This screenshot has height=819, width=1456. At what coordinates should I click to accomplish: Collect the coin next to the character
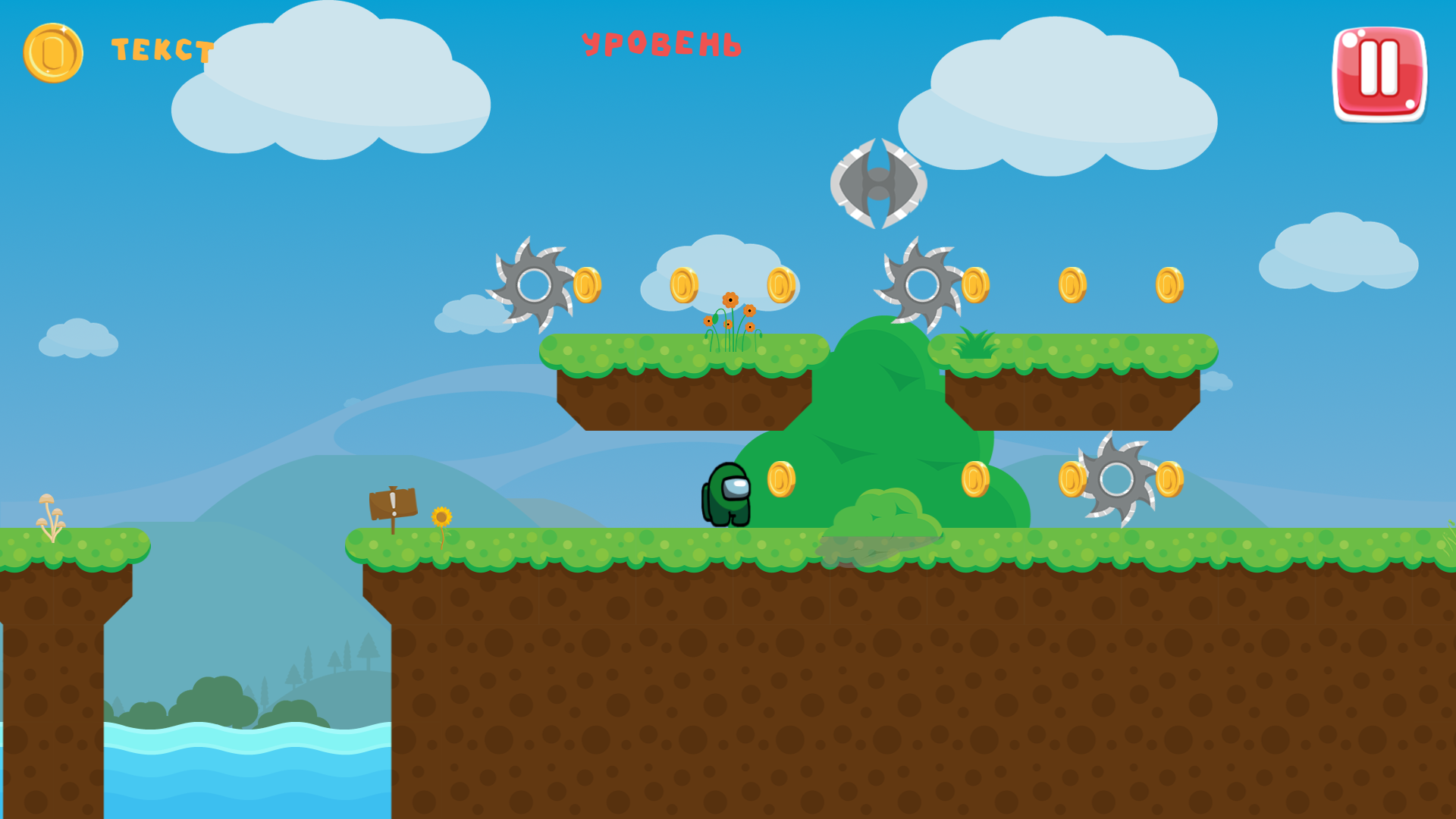(780, 478)
